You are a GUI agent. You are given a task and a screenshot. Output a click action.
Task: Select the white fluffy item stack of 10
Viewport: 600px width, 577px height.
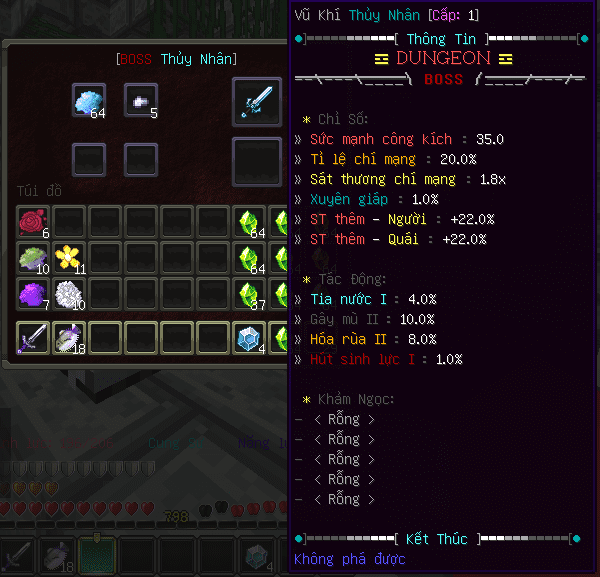pyautogui.click(x=69, y=294)
